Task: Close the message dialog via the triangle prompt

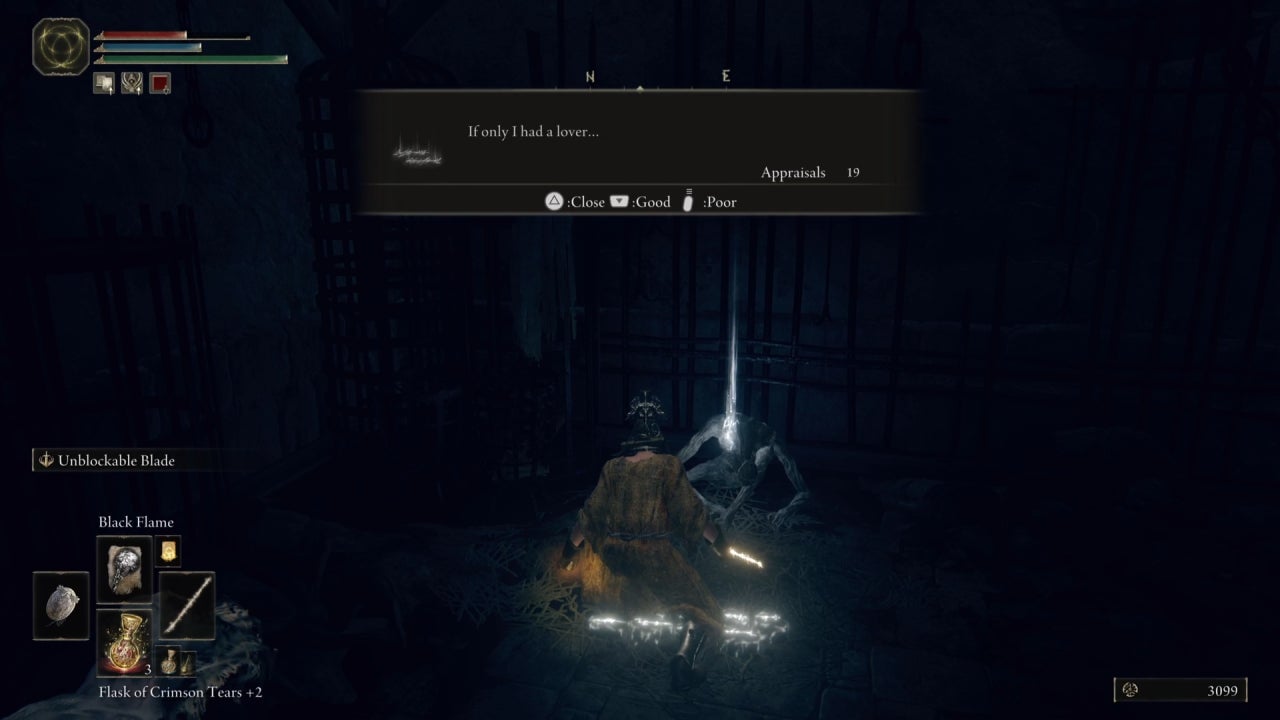Action: tap(554, 201)
